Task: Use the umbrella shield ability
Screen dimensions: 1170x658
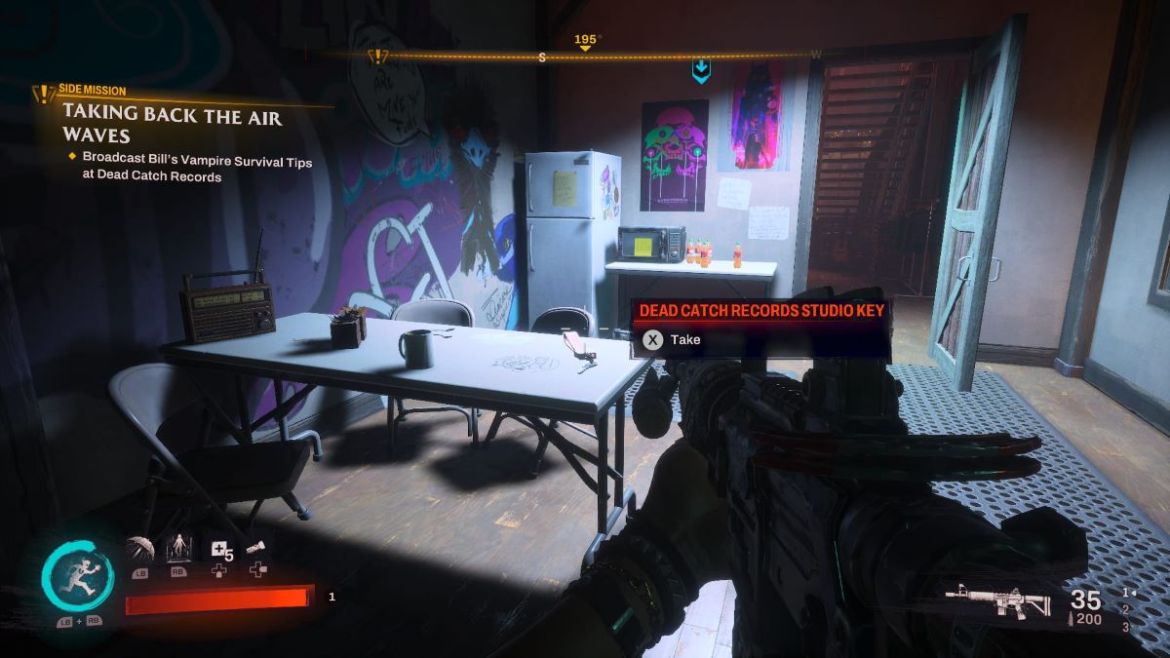Action: [139, 549]
